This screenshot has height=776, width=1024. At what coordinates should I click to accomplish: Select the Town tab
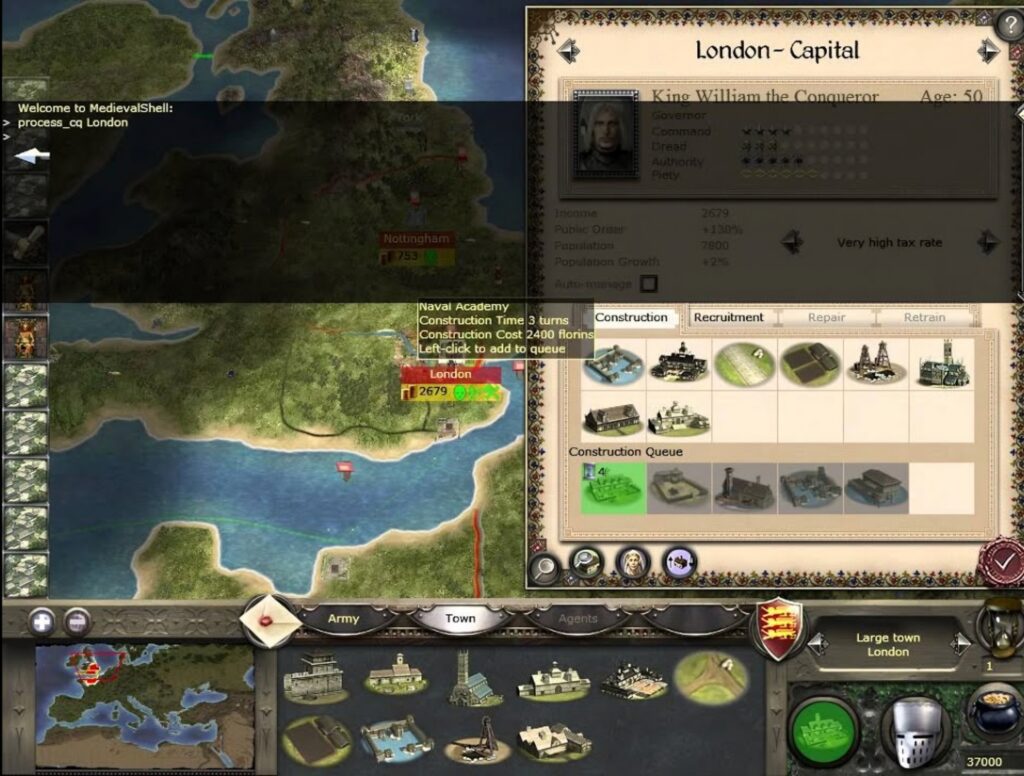pyautogui.click(x=460, y=619)
